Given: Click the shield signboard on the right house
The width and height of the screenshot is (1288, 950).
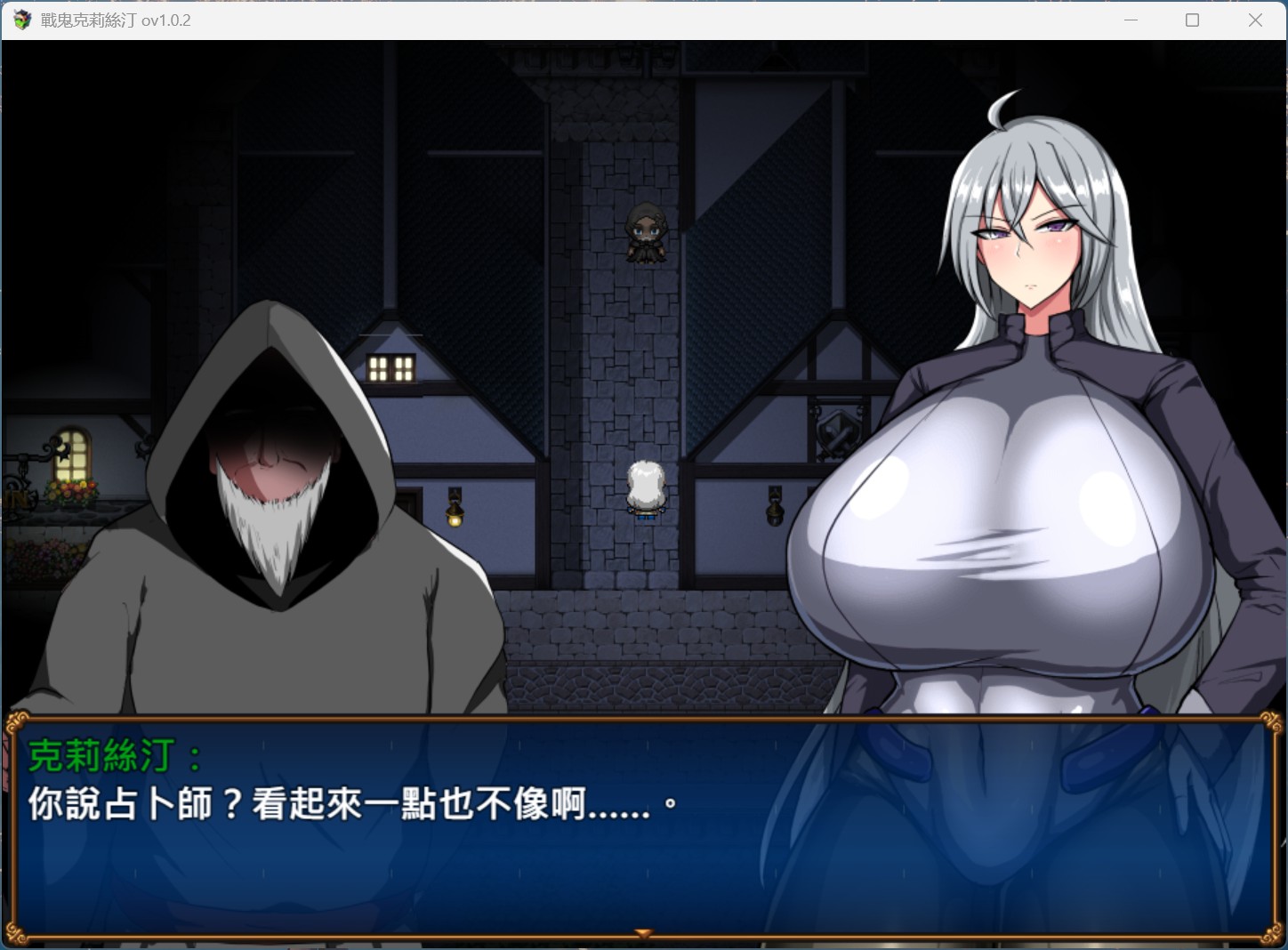Looking at the screenshot, I should coord(837,433).
